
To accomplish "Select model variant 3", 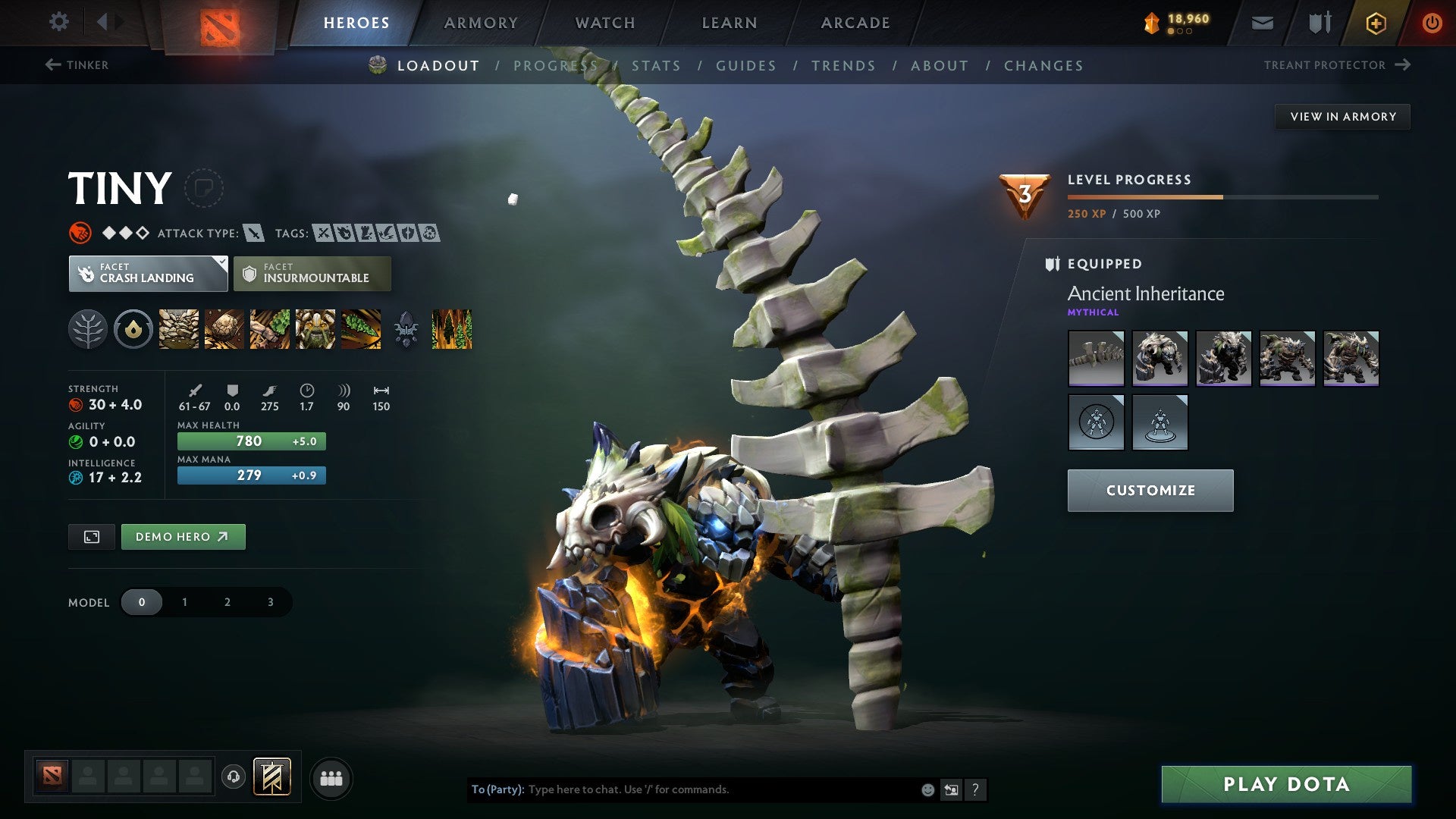I will coord(269,601).
